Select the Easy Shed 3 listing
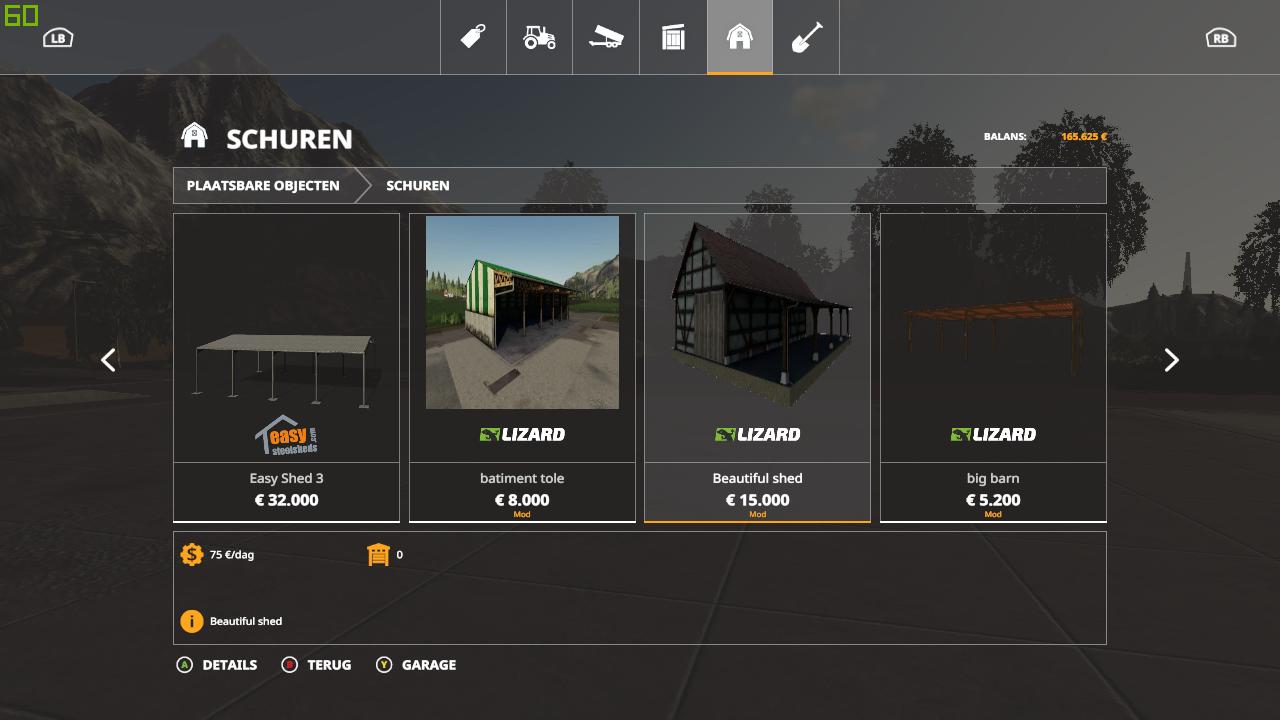This screenshot has width=1280, height=720. pos(286,365)
